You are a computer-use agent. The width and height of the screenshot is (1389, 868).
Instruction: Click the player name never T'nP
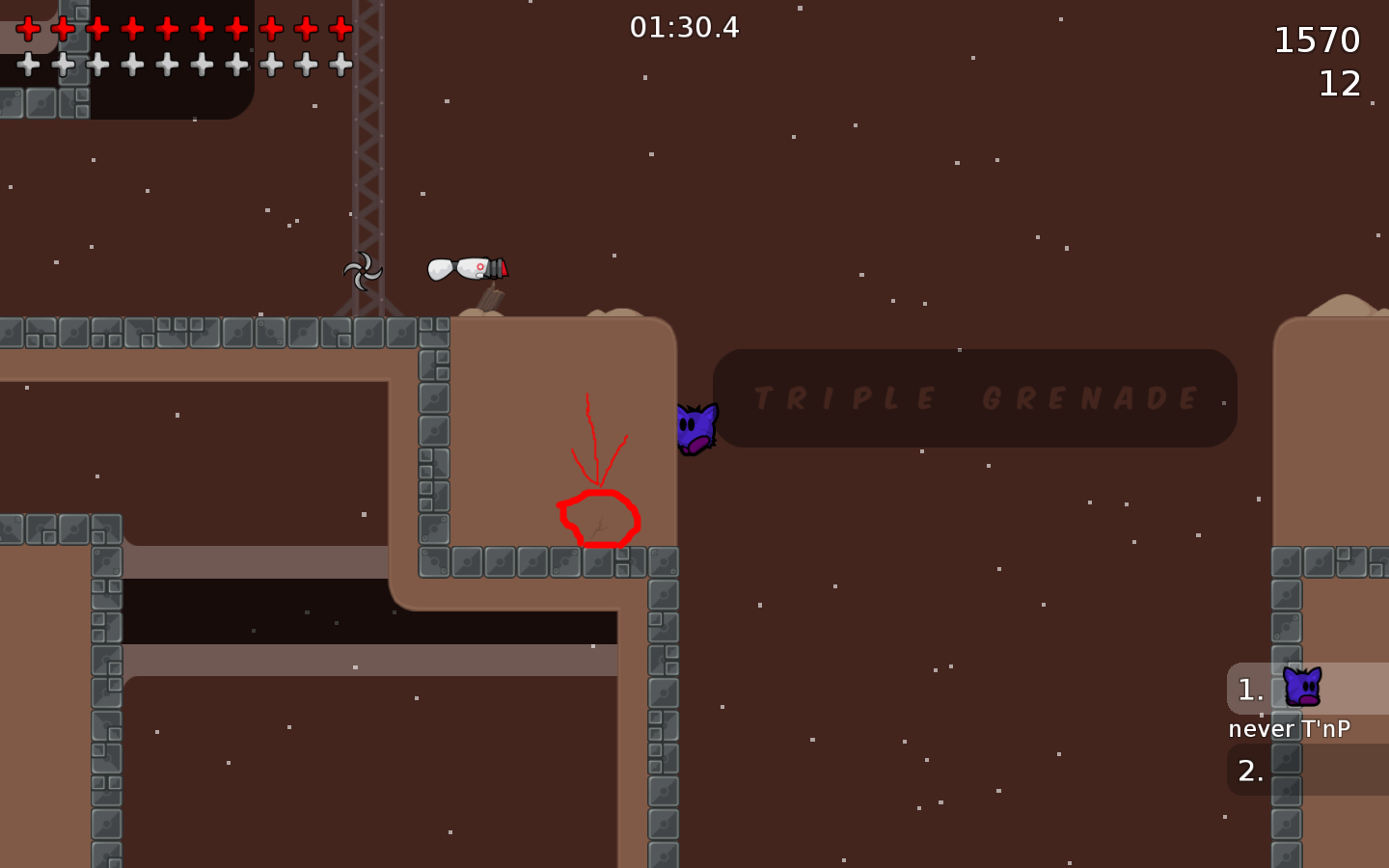point(1292,729)
